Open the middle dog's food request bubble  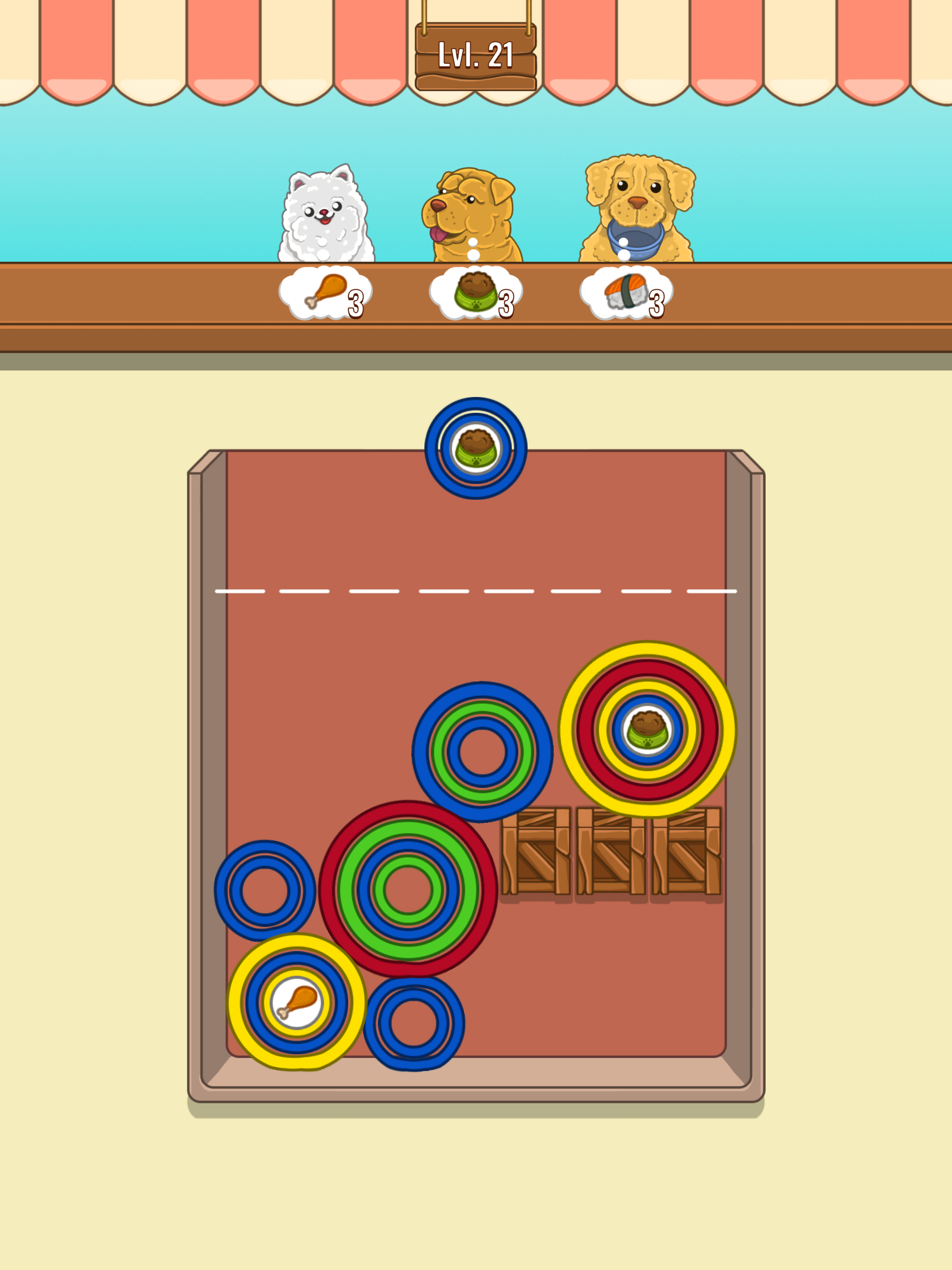click(476, 294)
